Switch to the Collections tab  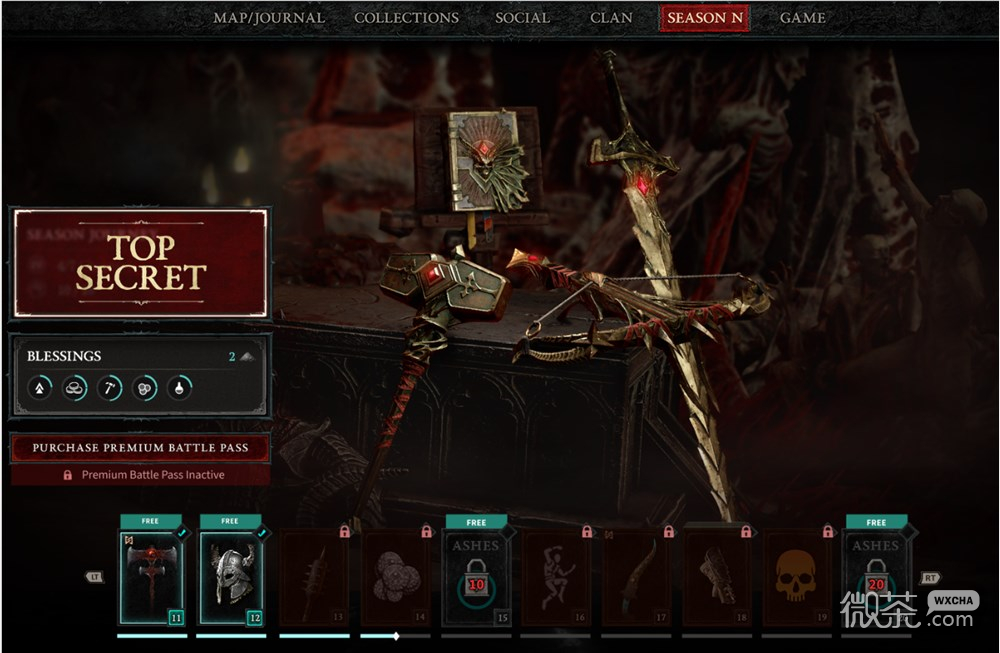(406, 18)
